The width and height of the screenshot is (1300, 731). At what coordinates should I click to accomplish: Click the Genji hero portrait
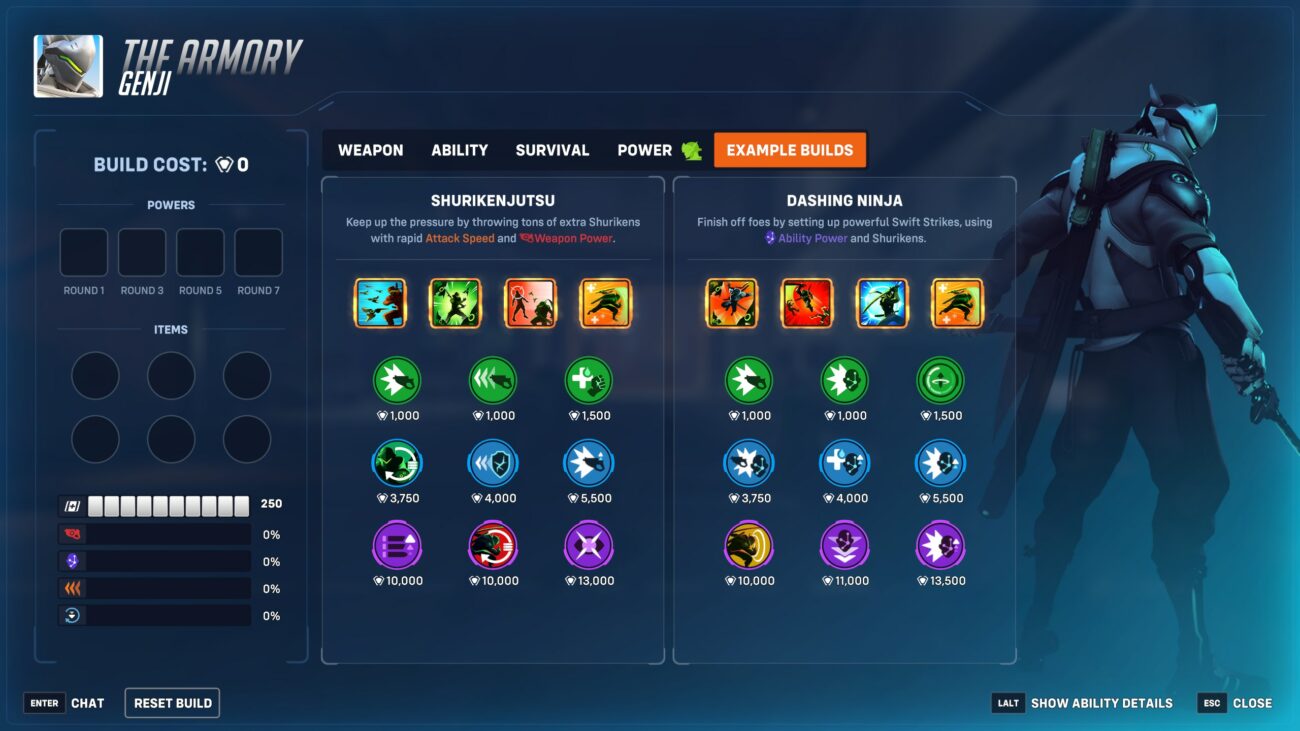(68, 66)
